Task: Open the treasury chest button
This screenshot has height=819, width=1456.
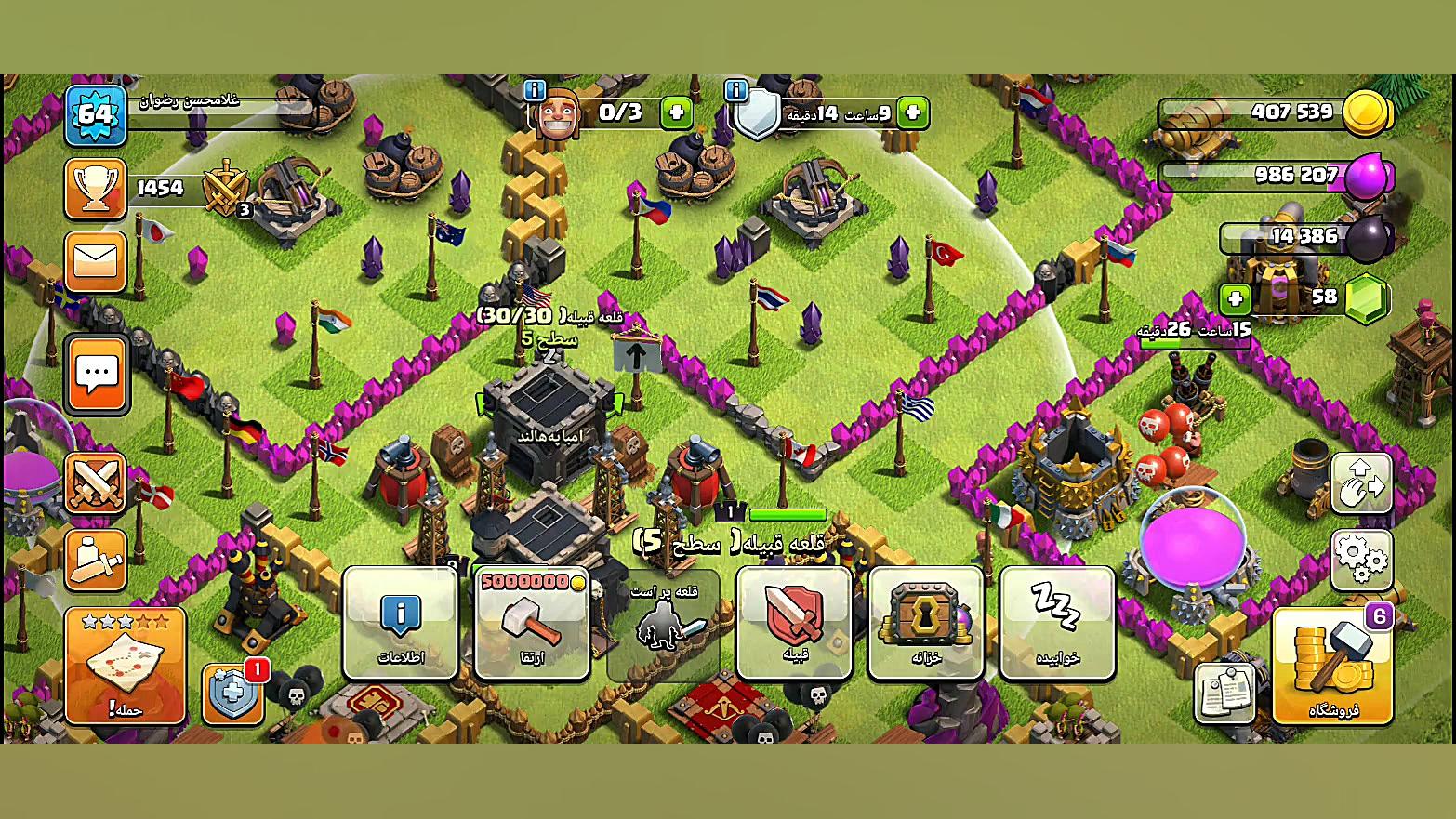Action: (x=925, y=623)
